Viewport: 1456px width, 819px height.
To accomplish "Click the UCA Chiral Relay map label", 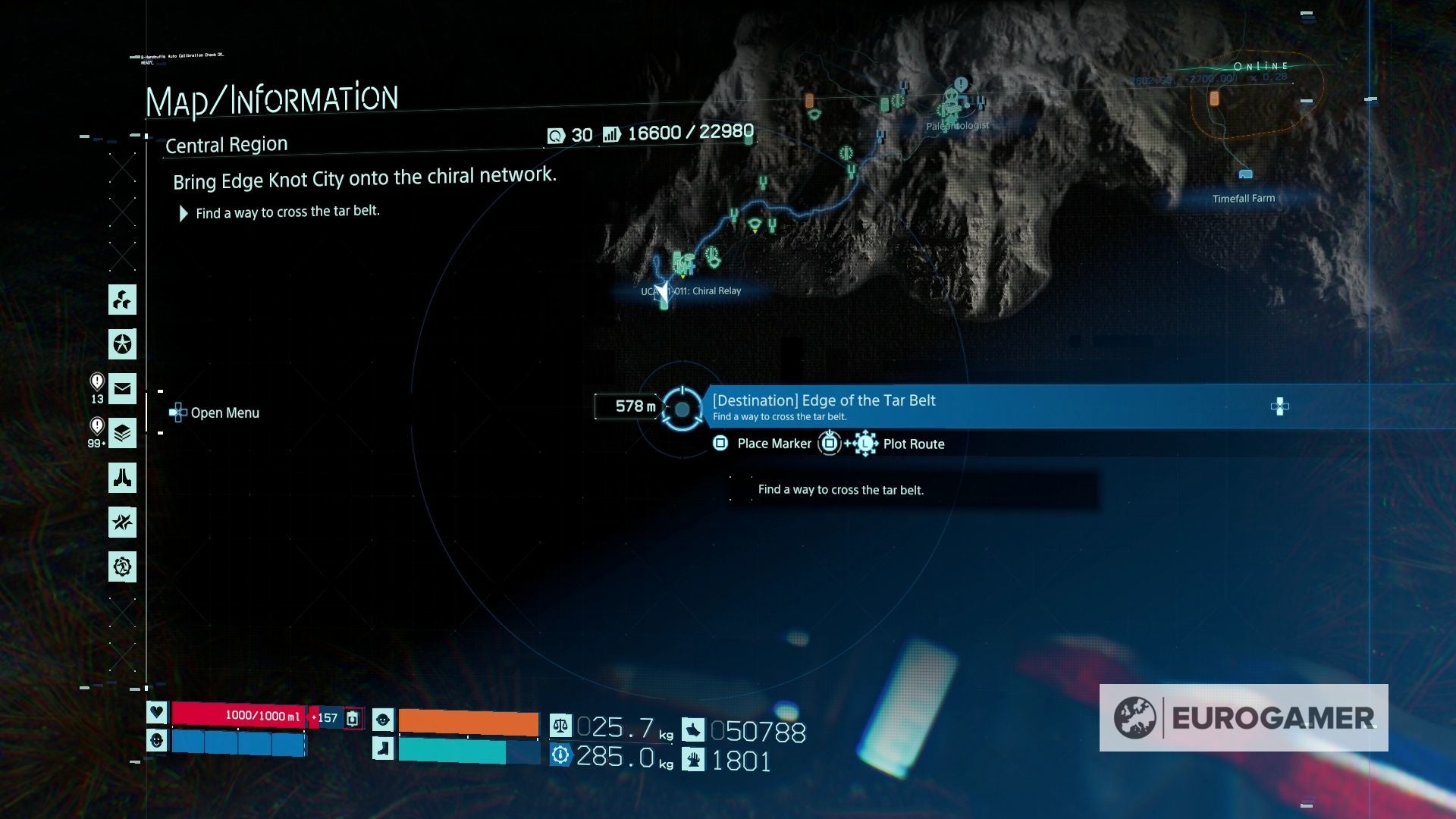I will (x=692, y=291).
